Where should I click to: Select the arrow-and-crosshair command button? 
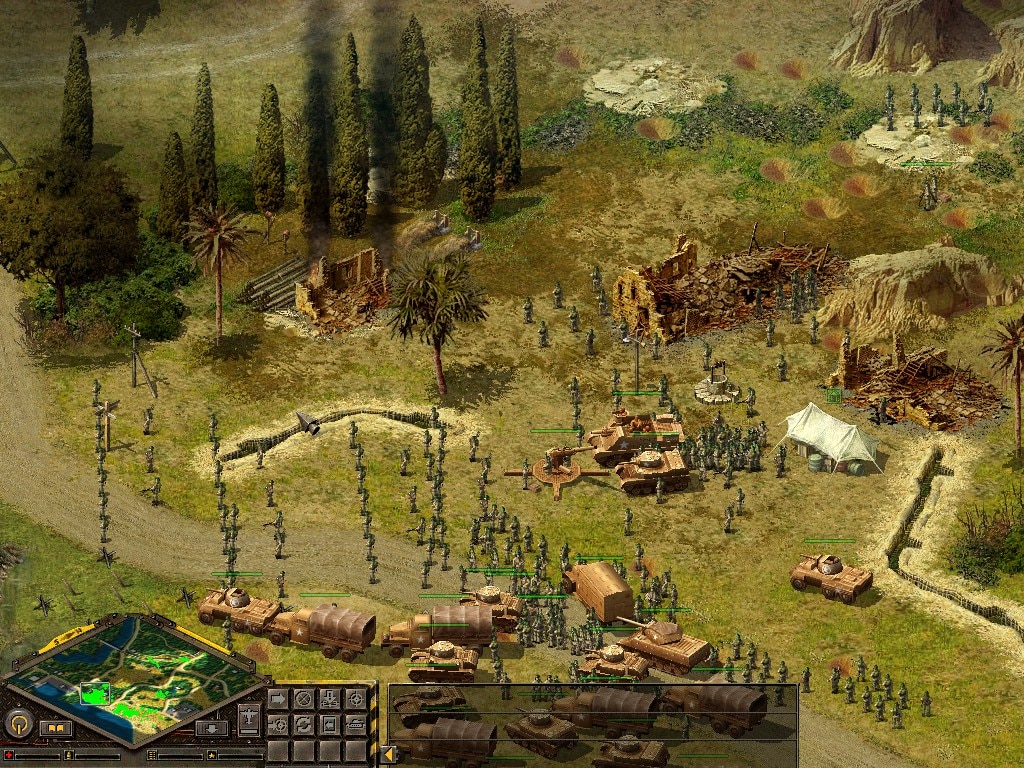(277, 724)
